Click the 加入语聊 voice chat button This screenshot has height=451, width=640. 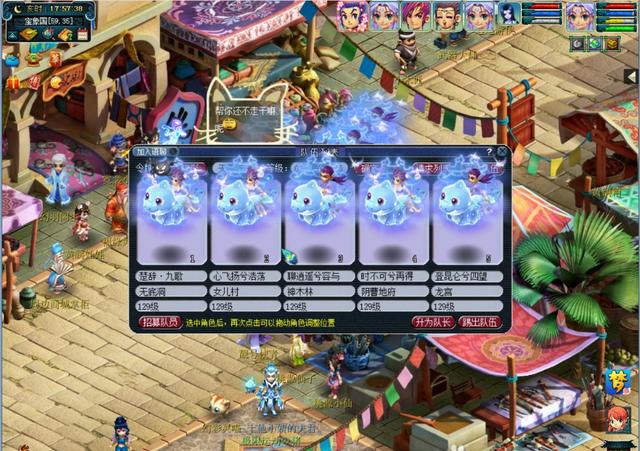pos(156,152)
